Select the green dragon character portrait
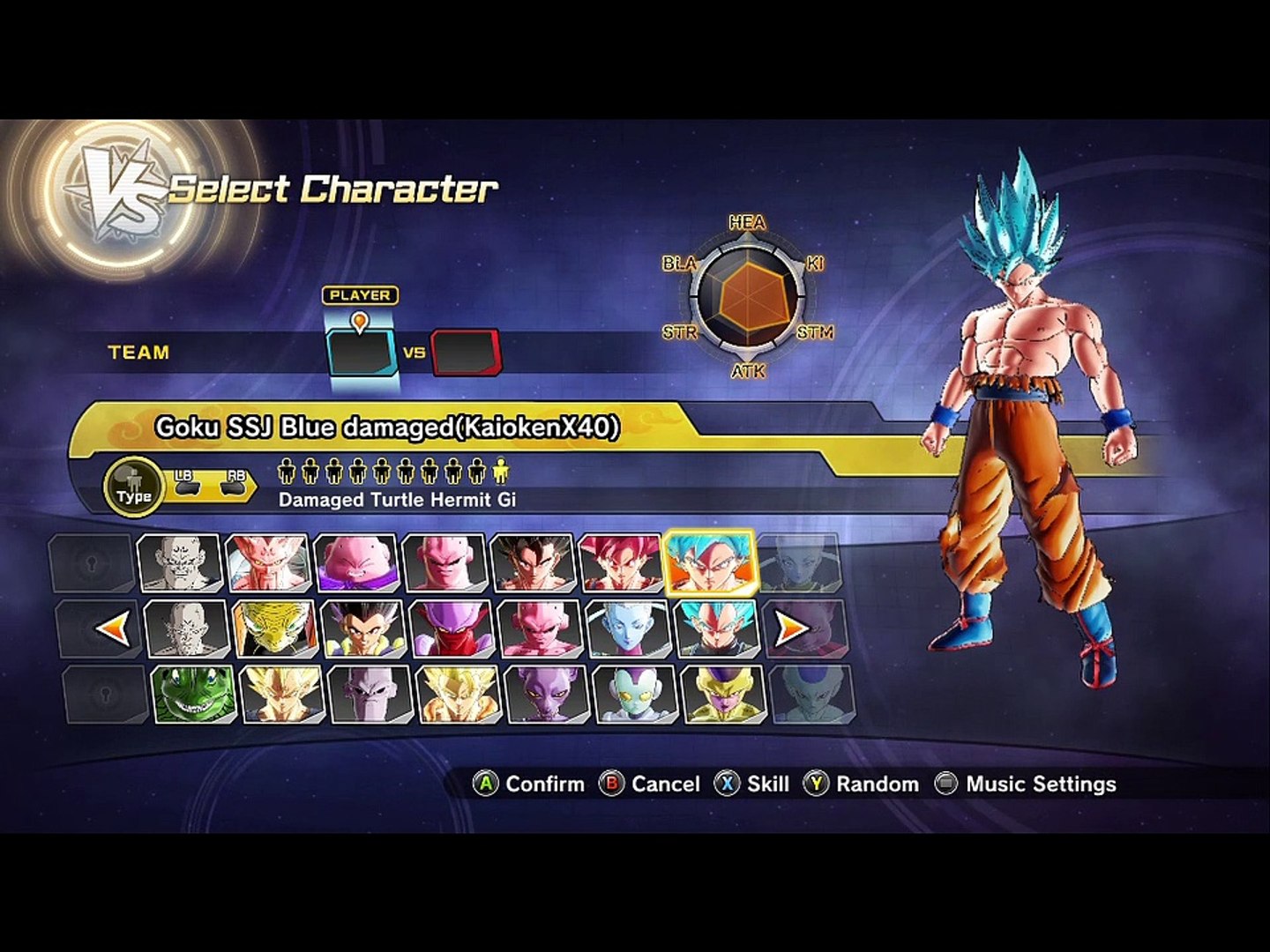Viewport: 1270px width, 952px height. (x=192, y=695)
